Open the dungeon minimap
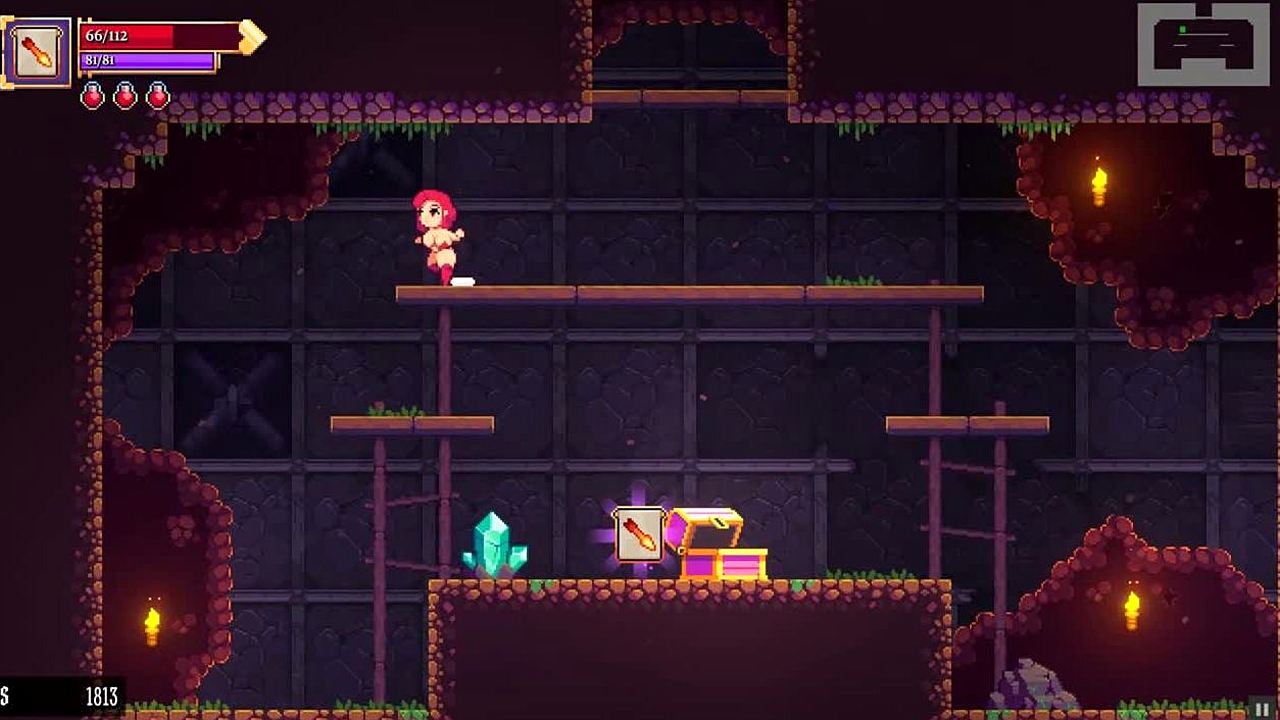Image resolution: width=1280 pixels, height=720 pixels. click(x=1202, y=44)
